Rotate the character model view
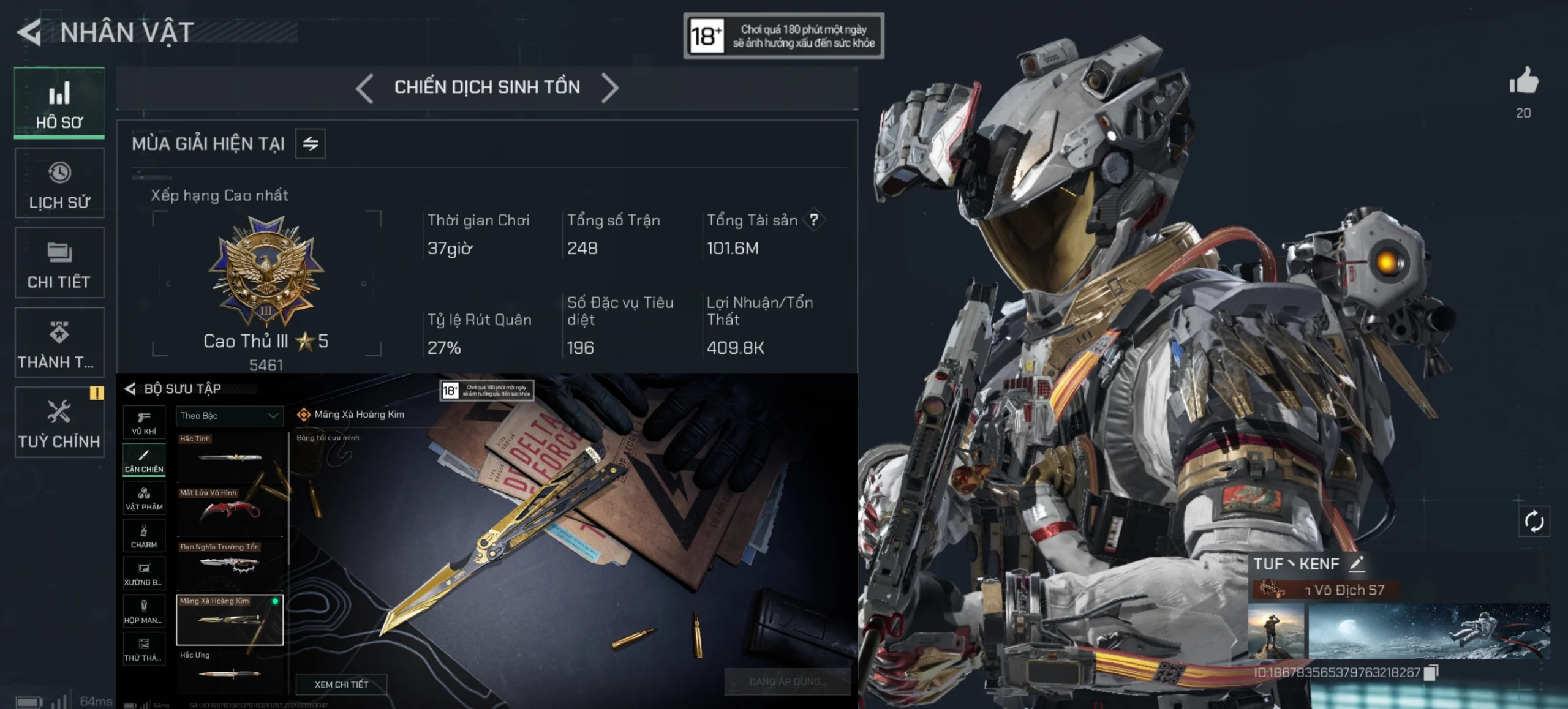1568x709 pixels. (x=1534, y=522)
